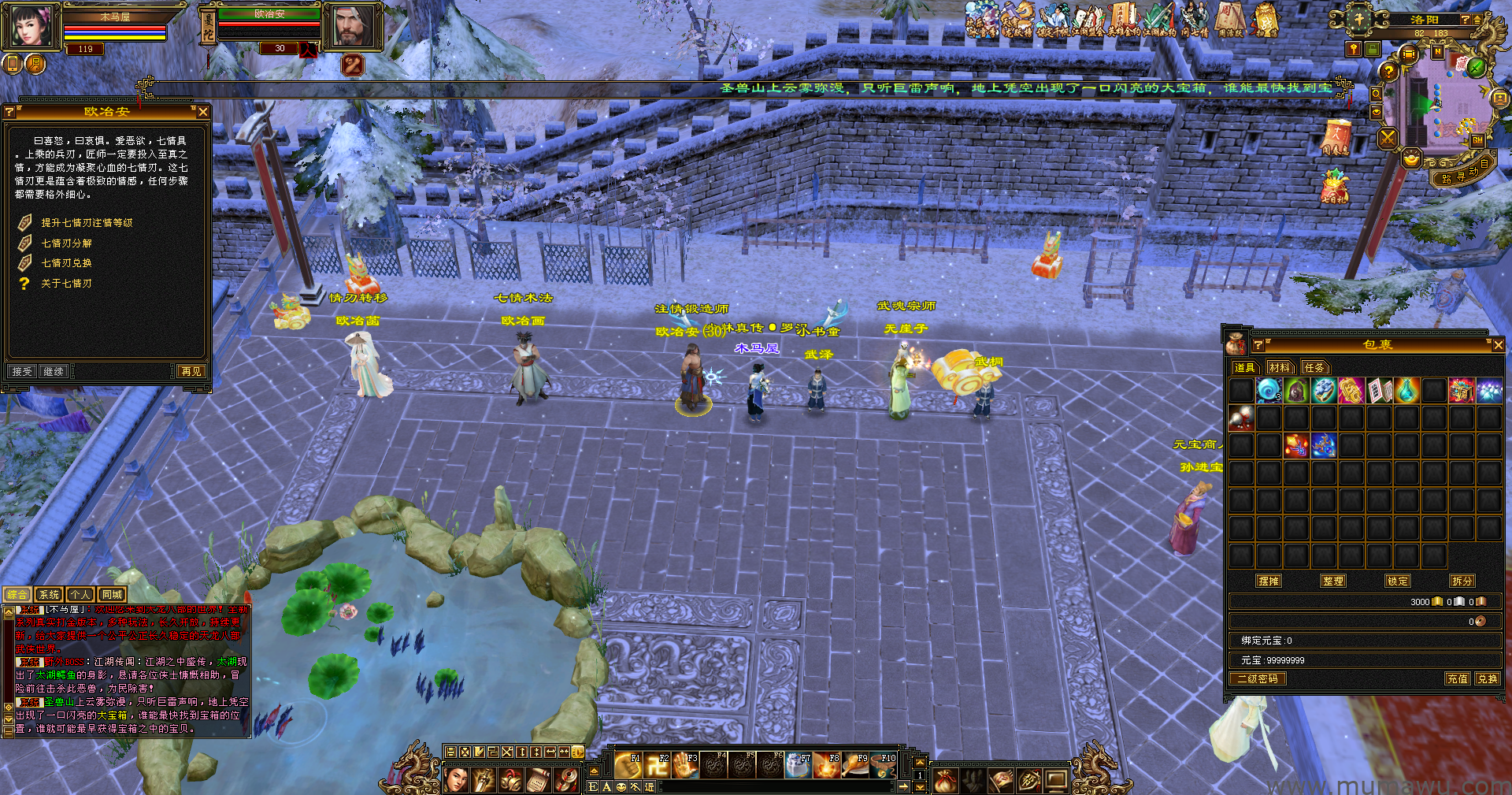Use the roast chicken leg item on F9
Screen dimensions: 1512x795
855,765
